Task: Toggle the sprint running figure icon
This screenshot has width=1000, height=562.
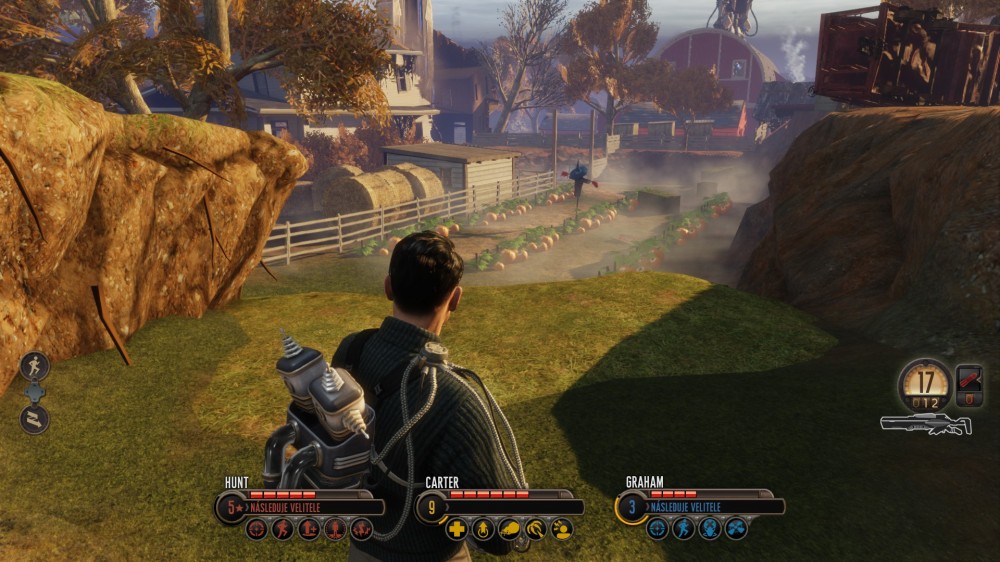Action: click(34, 365)
